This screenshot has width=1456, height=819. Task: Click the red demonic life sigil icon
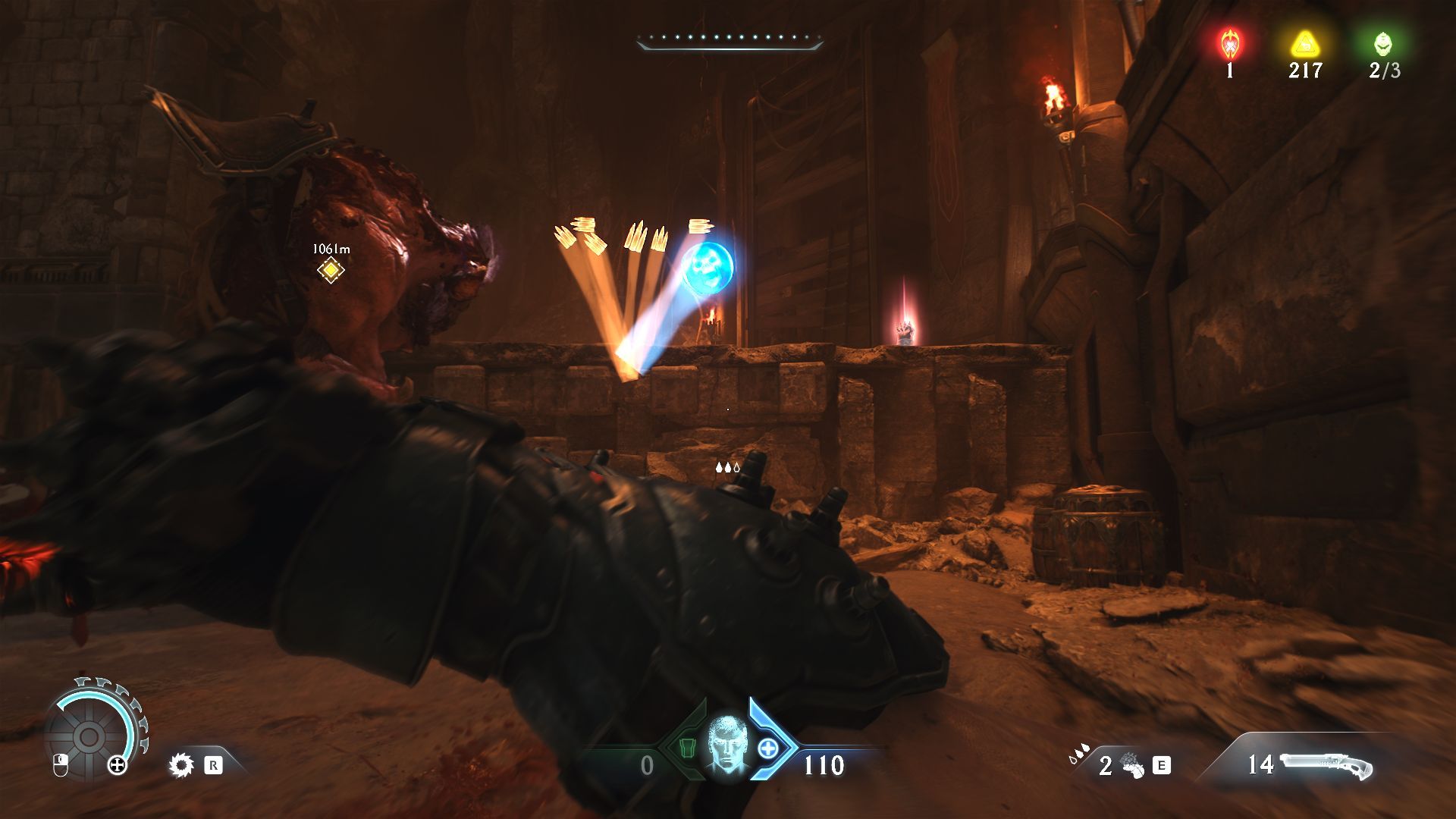point(1229,45)
